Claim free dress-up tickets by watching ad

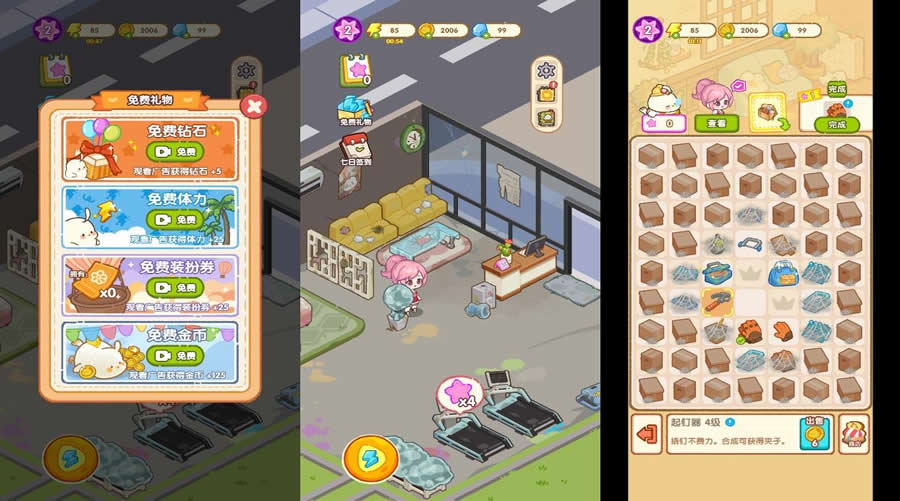tap(175, 288)
